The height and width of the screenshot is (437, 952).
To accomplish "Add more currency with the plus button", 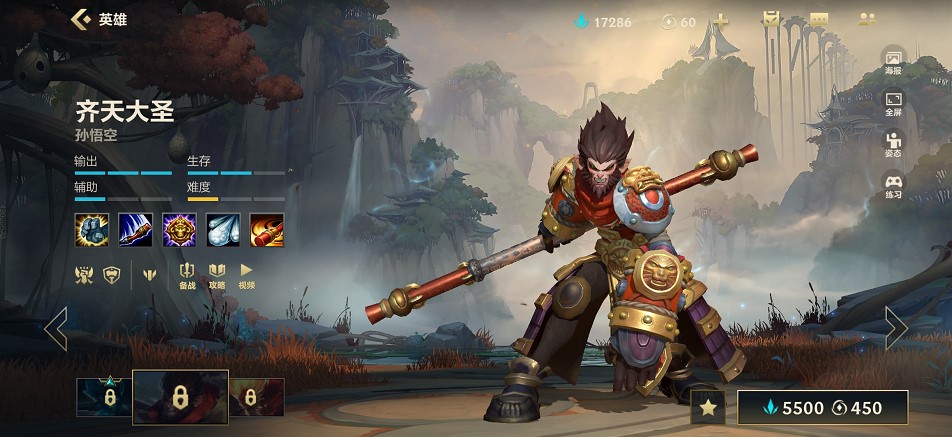I will [720, 21].
